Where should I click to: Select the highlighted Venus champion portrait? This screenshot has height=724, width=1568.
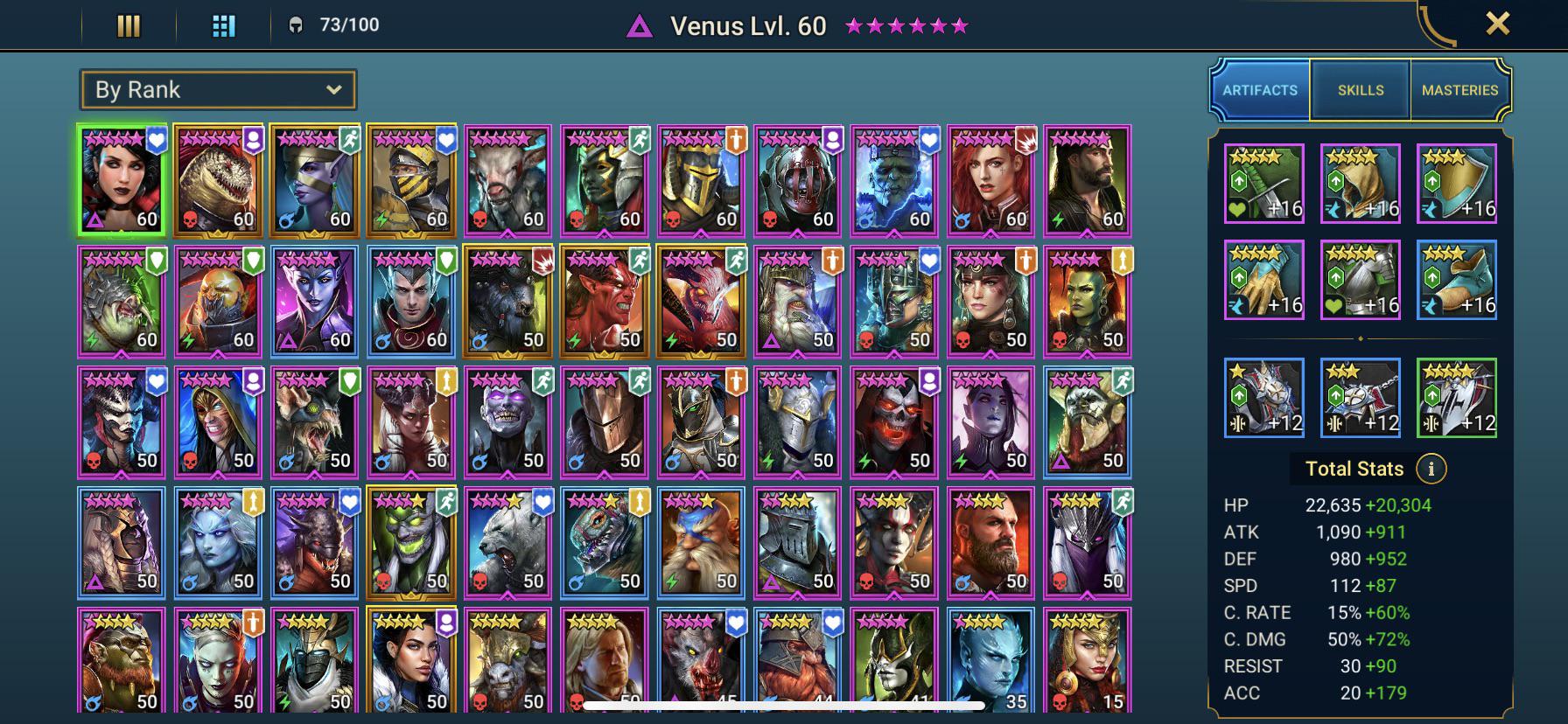pyautogui.click(x=119, y=181)
